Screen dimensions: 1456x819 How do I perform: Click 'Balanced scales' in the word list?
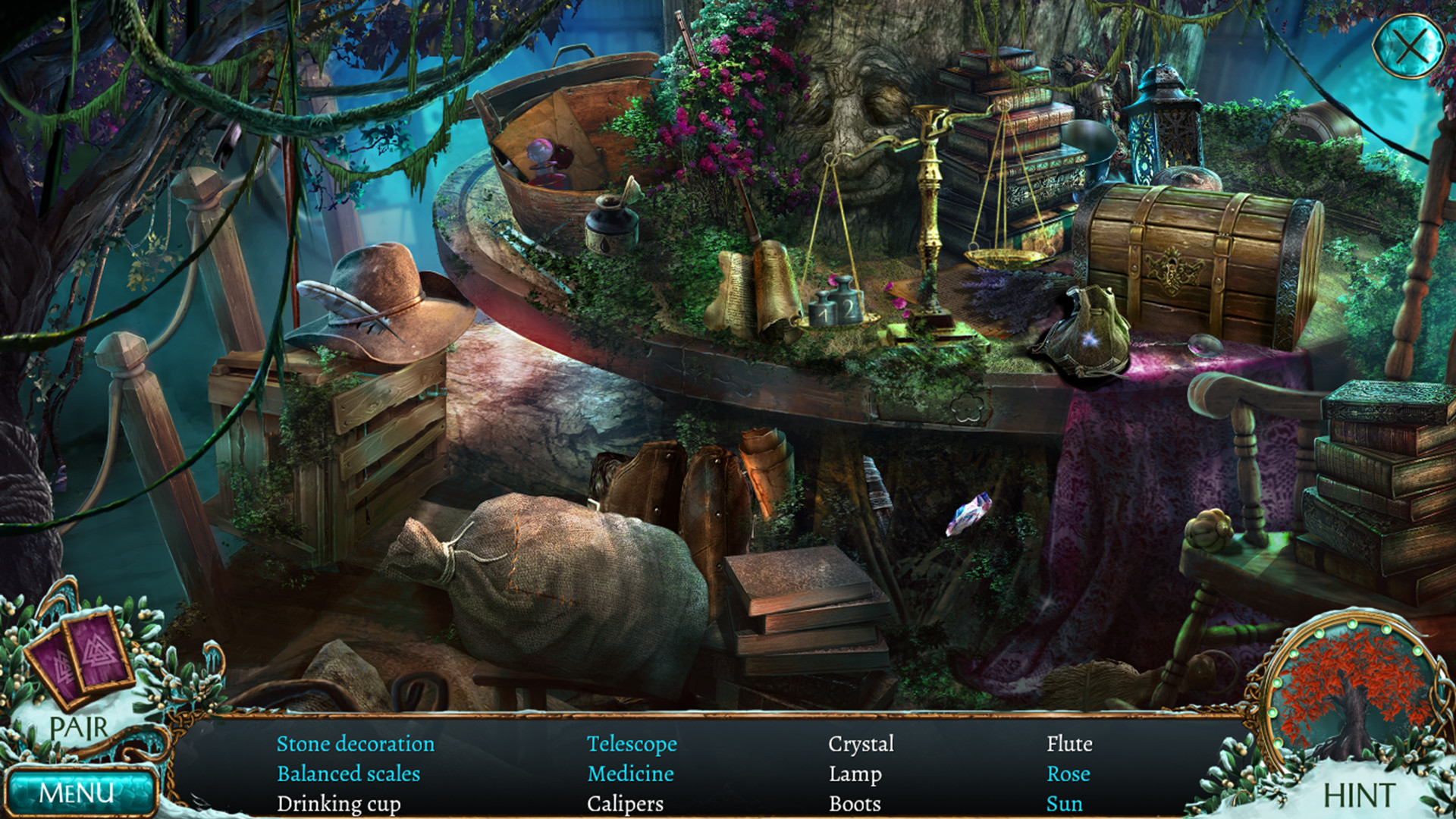click(350, 774)
